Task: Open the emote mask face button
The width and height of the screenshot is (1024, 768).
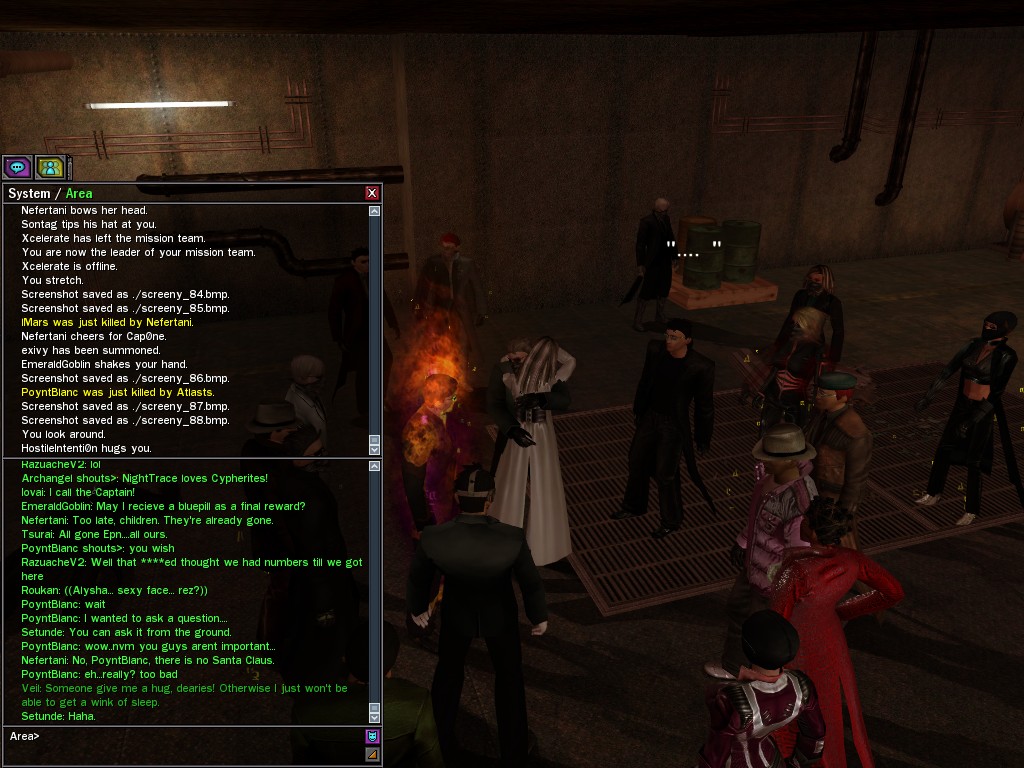Action: point(372,737)
